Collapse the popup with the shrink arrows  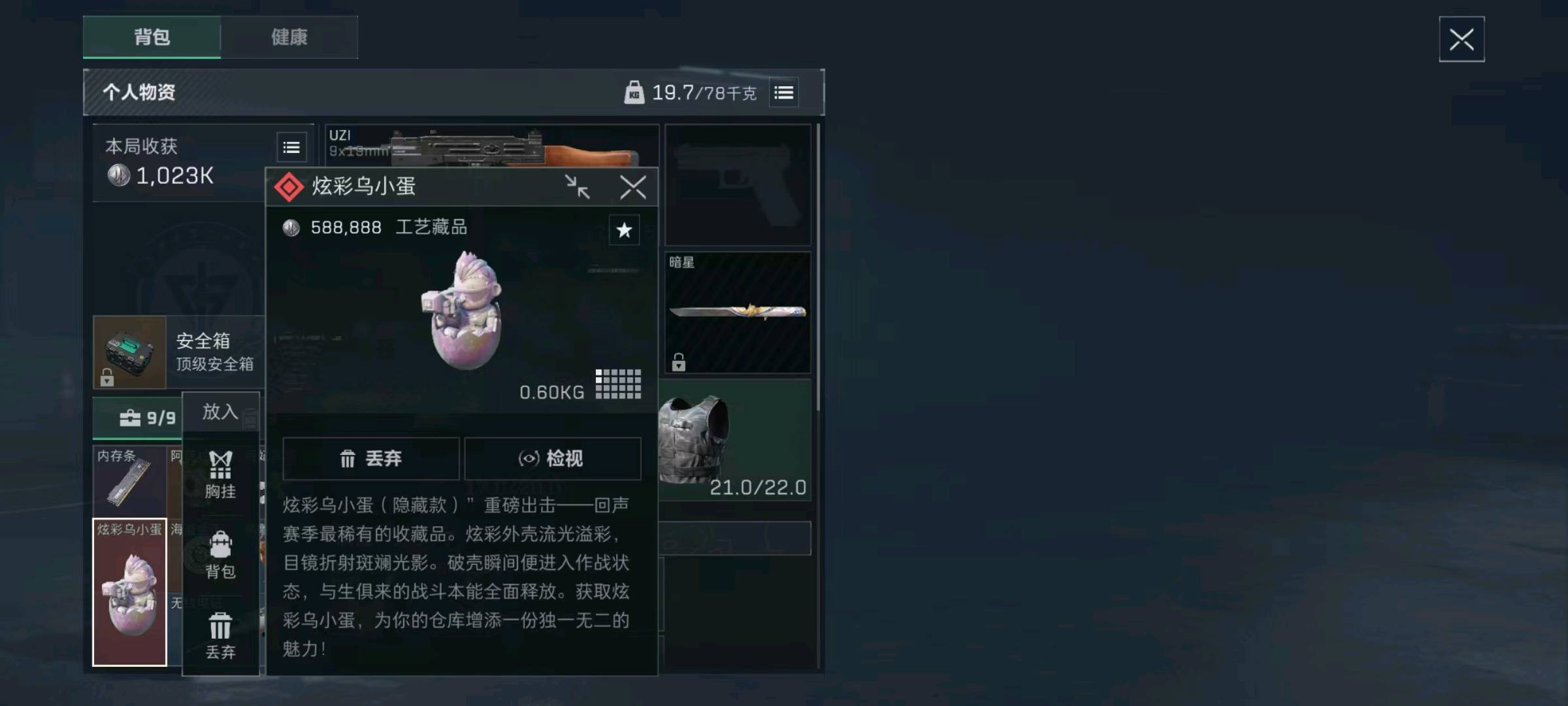click(578, 187)
